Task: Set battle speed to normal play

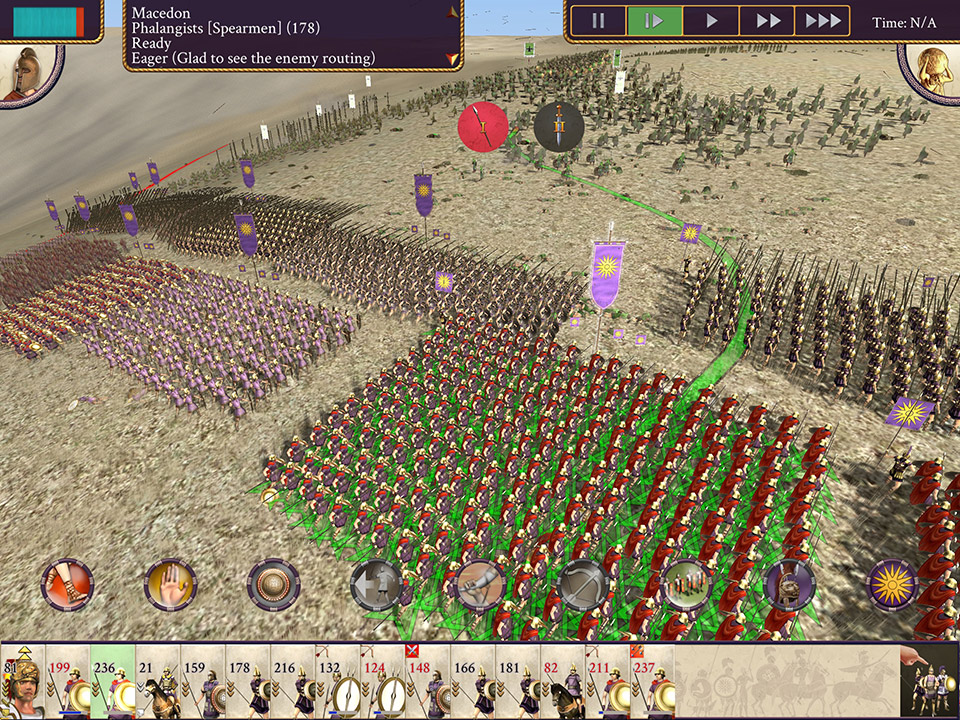Action: click(x=711, y=21)
